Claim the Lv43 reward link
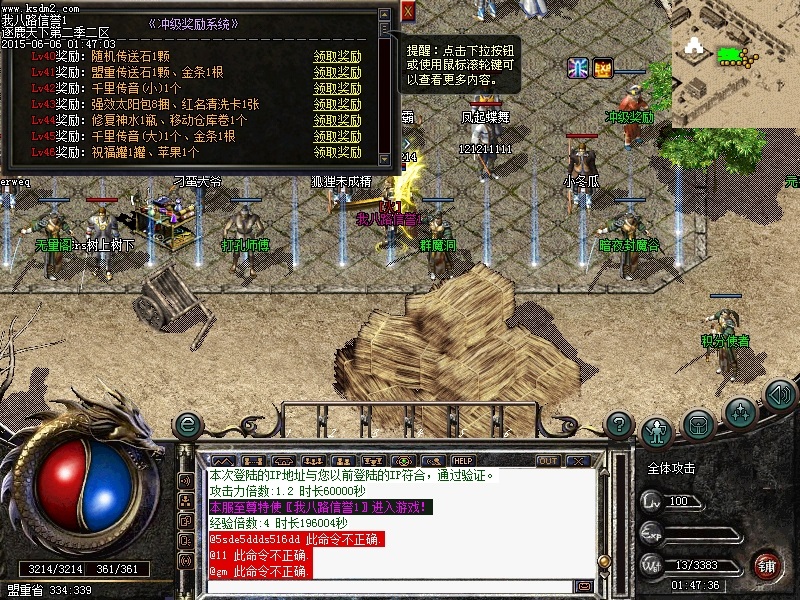Viewport: 800px width, 600px height. click(337, 105)
